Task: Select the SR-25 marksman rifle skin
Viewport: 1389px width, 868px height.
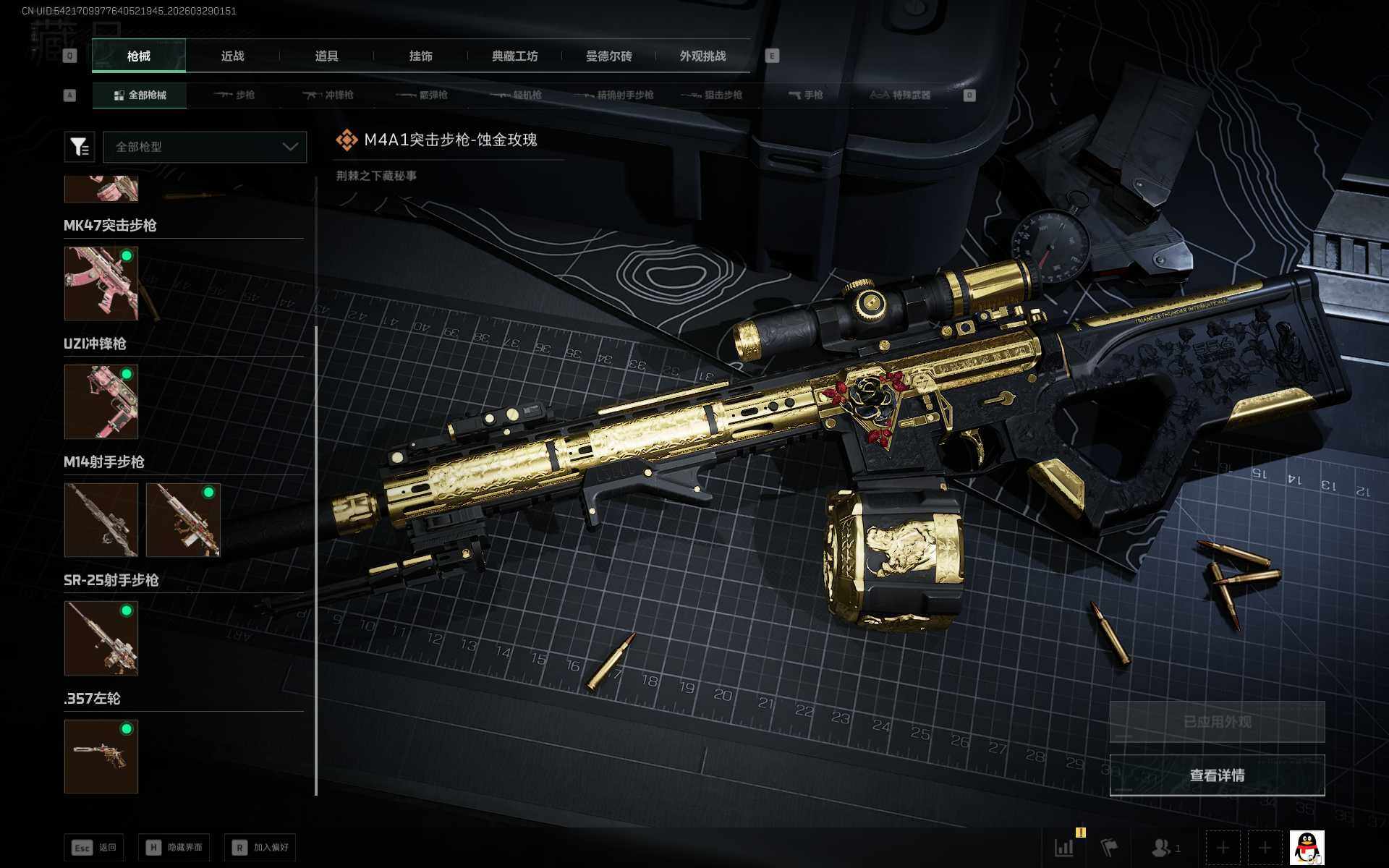Action: point(101,638)
